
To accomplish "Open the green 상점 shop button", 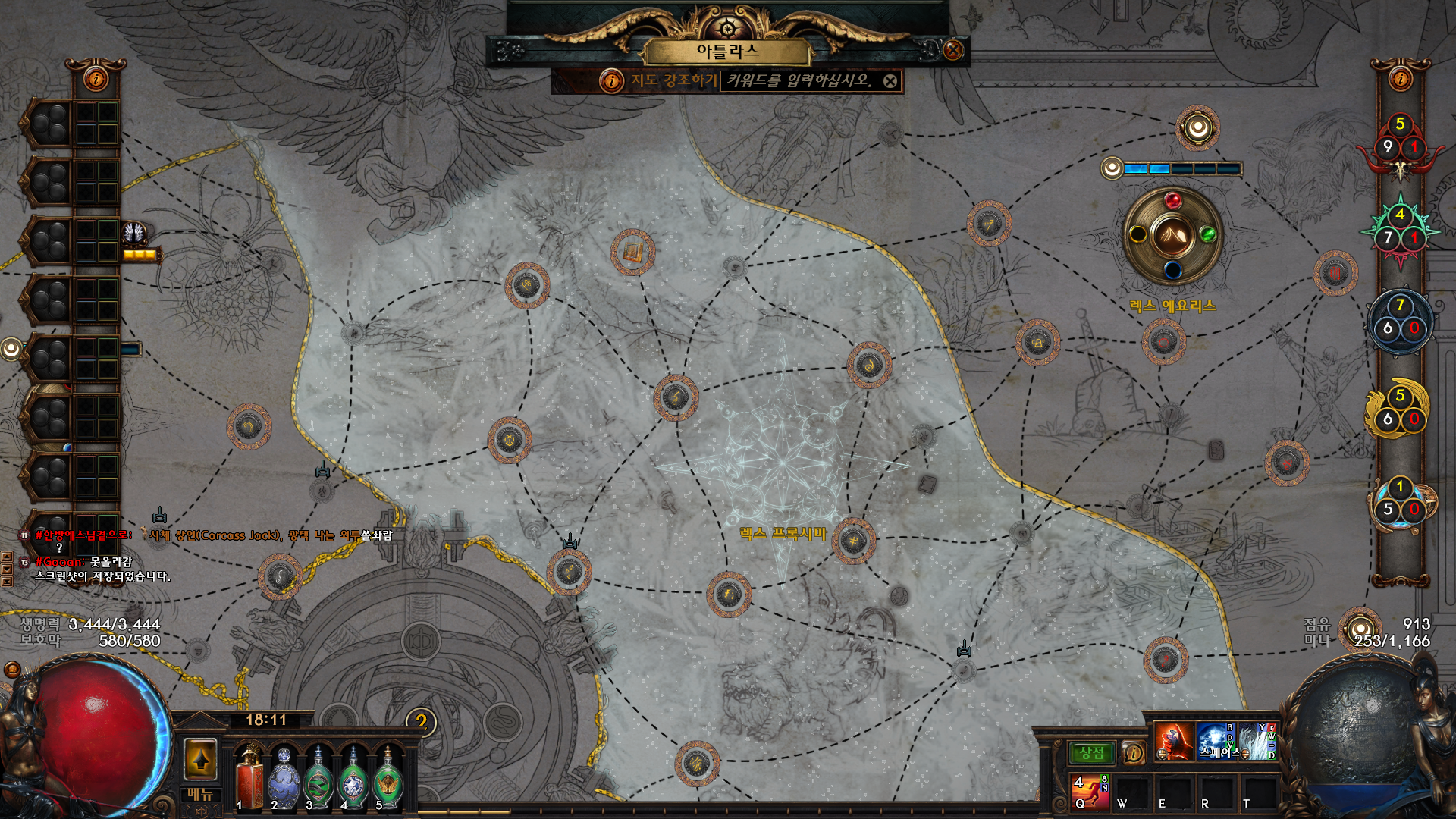I will (1092, 753).
